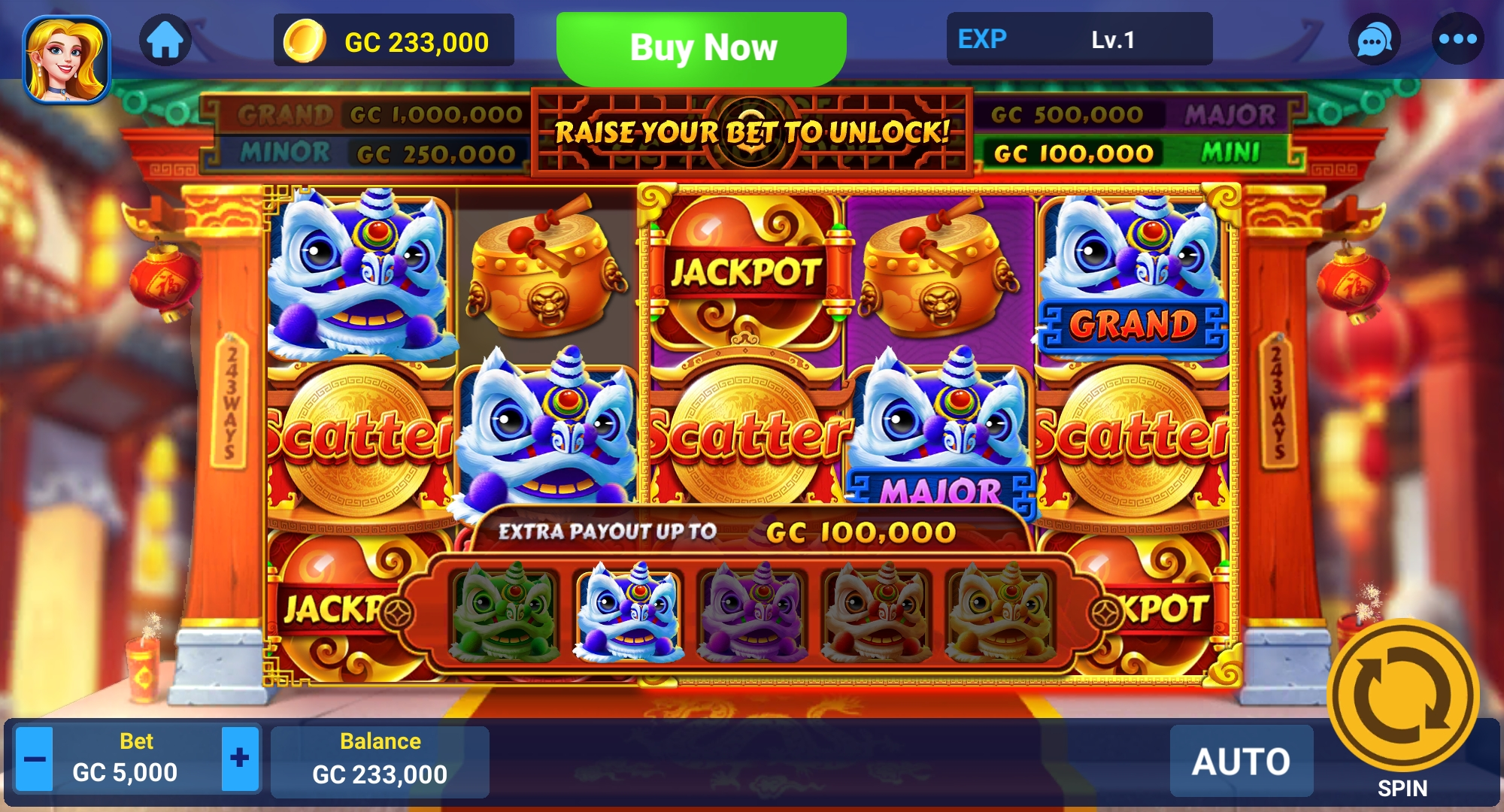This screenshot has height=812, width=1504.
Task: Open the EXP level bar
Action: pyautogui.click(x=1079, y=39)
